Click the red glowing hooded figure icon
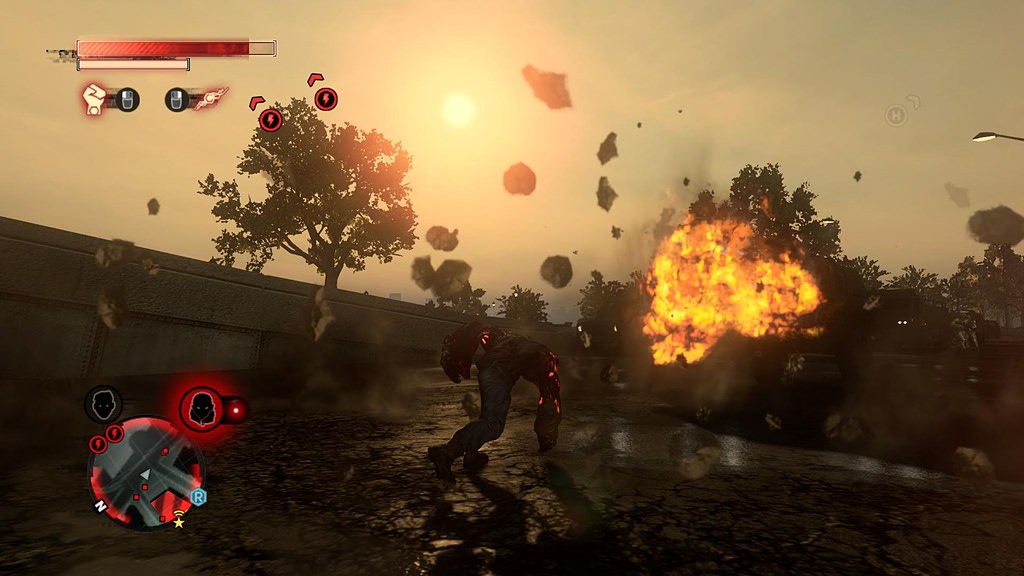This screenshot has width=1024, height=576. click(x=202, y=408)
